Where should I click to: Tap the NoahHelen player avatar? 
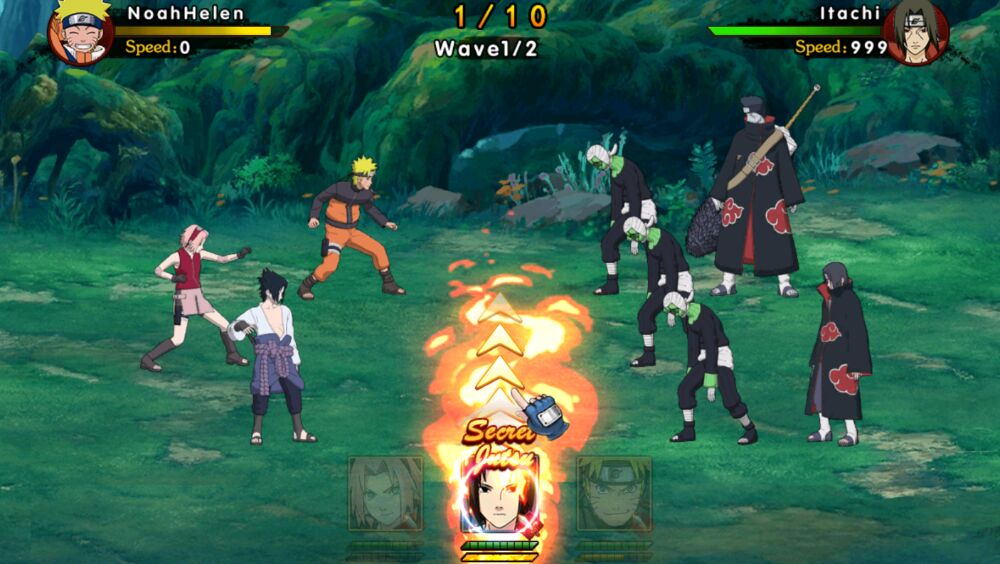click(81, 32)
